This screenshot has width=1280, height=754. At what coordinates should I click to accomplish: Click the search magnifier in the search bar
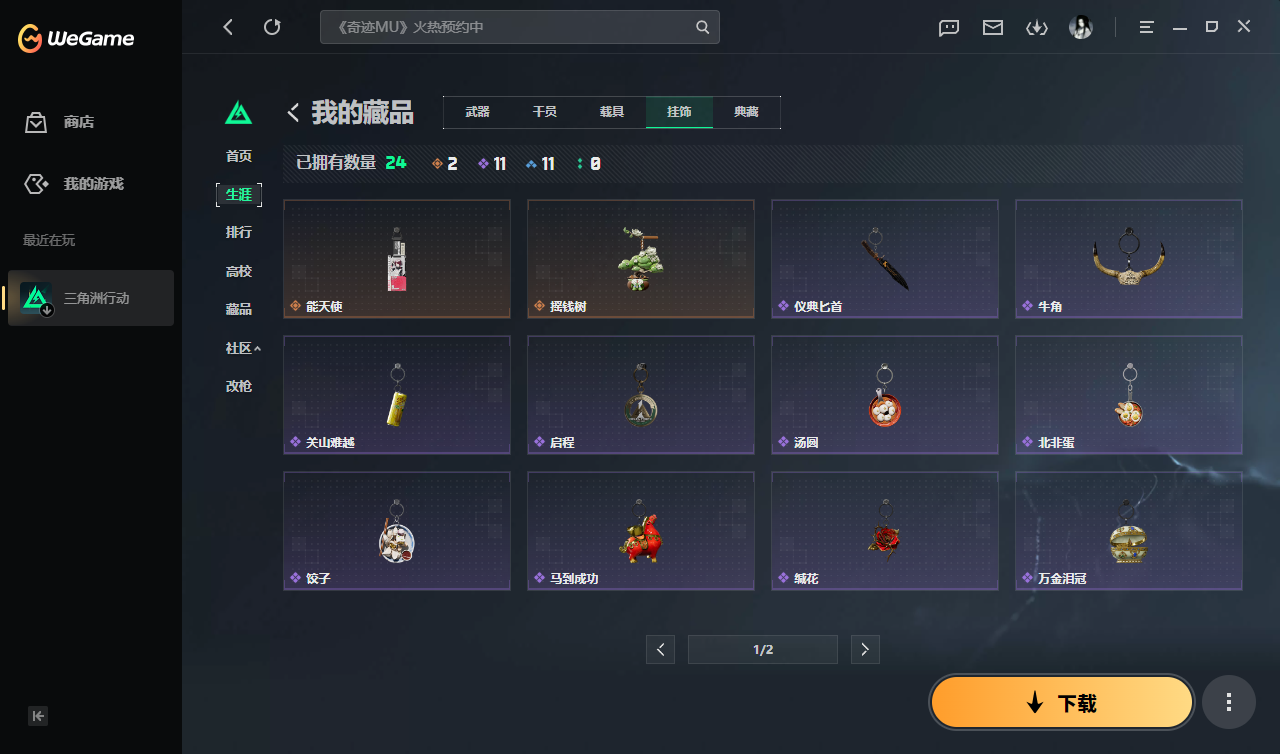click(x=702, y=27)
